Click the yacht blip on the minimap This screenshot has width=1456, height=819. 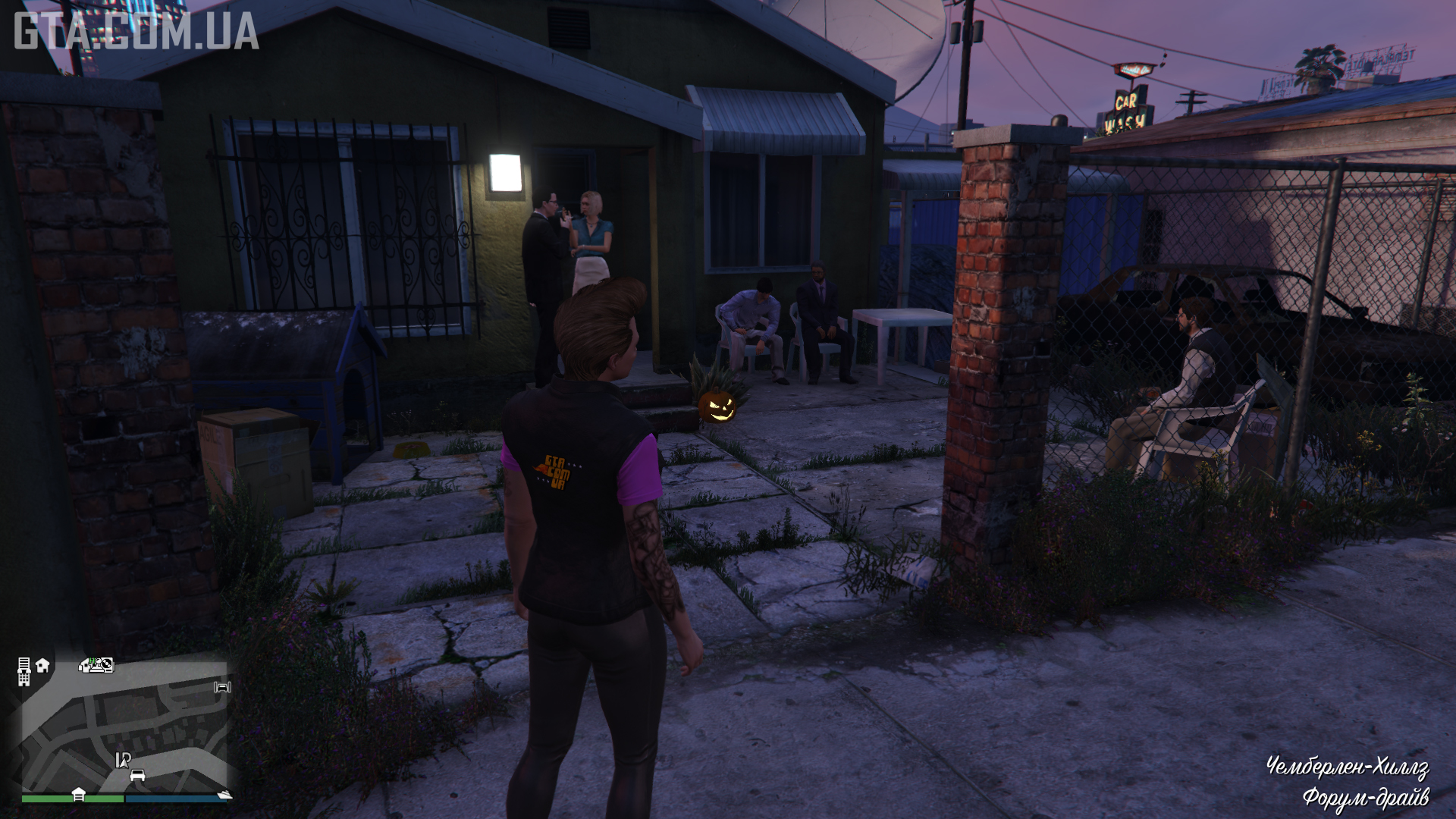point(224,794)
